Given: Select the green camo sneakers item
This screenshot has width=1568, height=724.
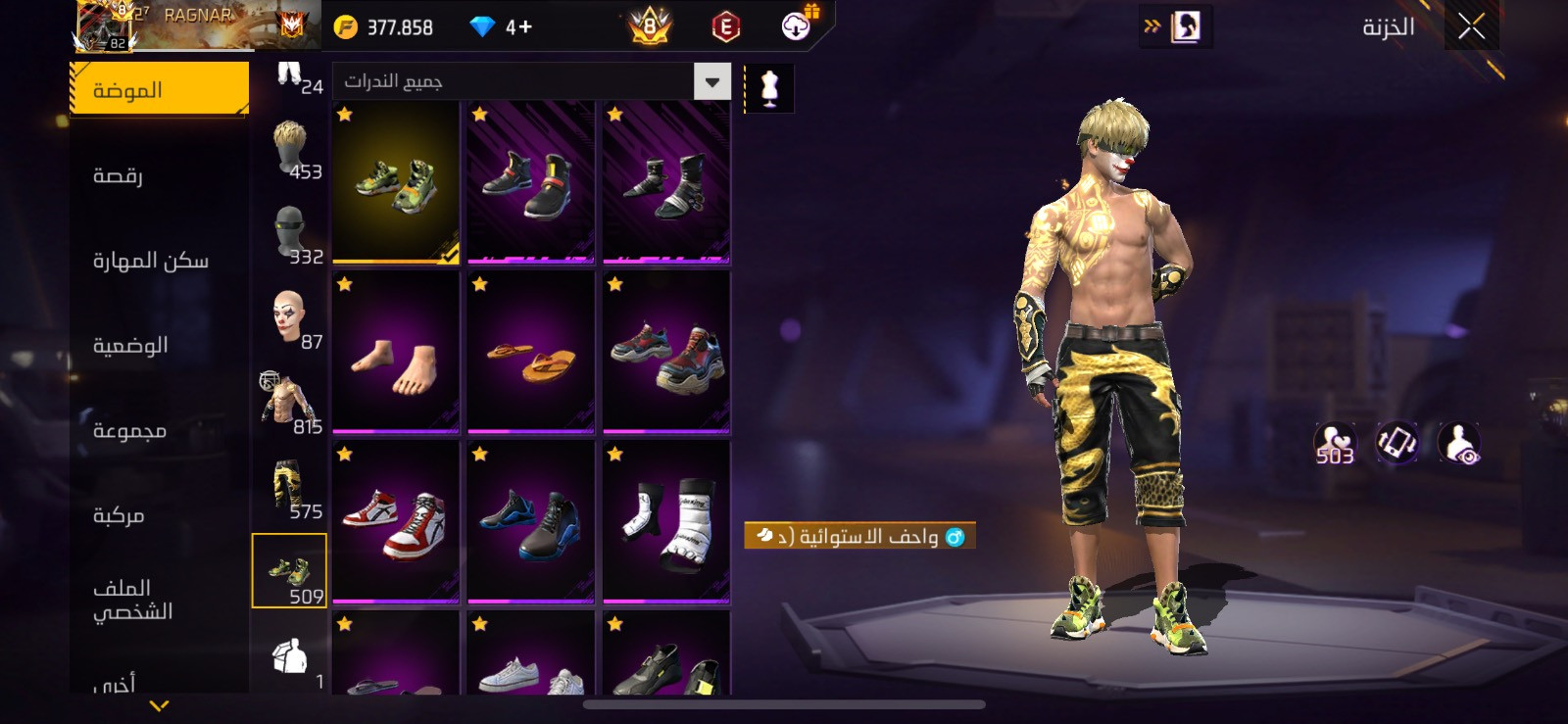Looking at the screenshot, I should coord(396,182).
